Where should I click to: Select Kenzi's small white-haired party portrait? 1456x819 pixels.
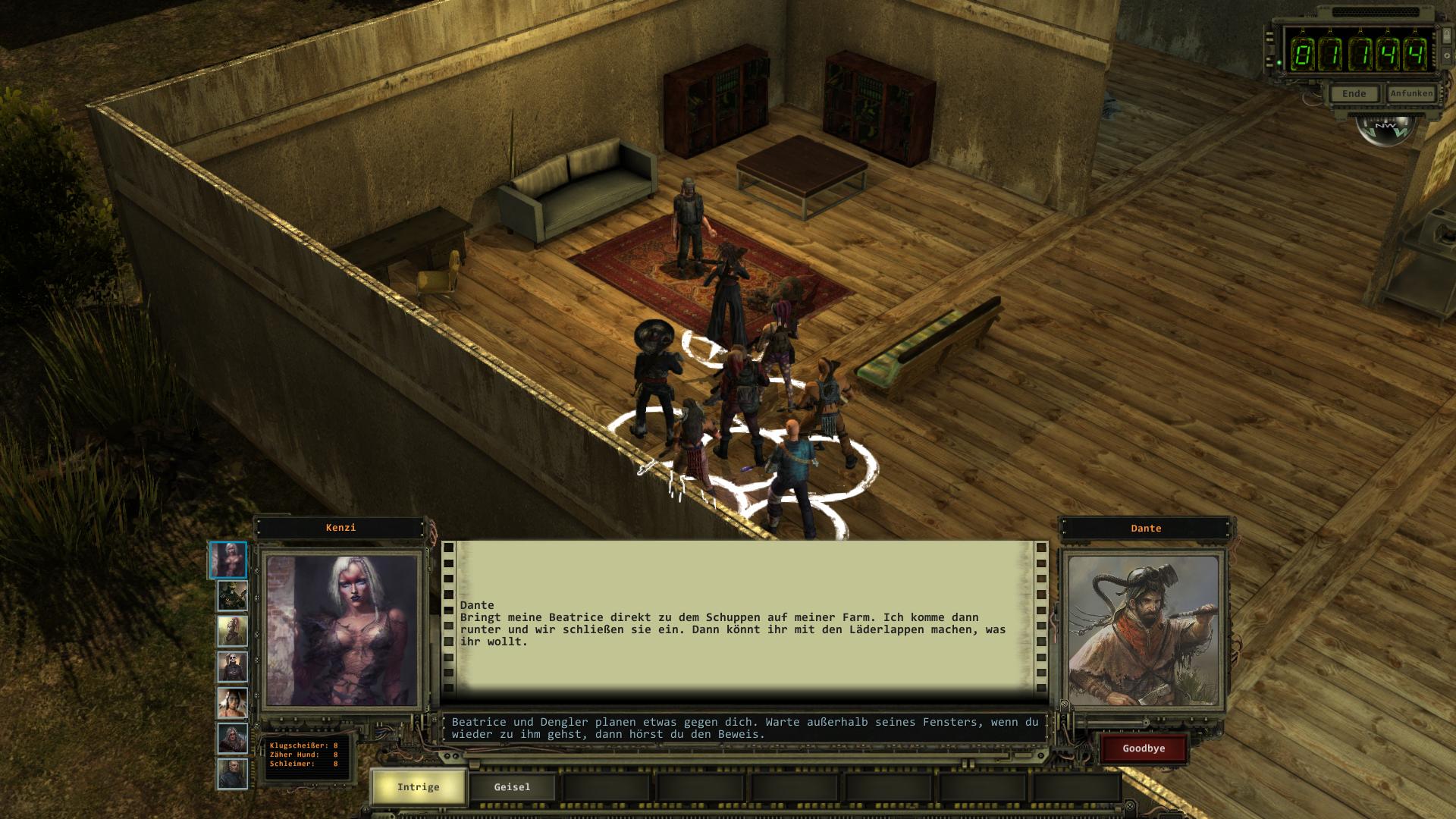click(228, 560)
